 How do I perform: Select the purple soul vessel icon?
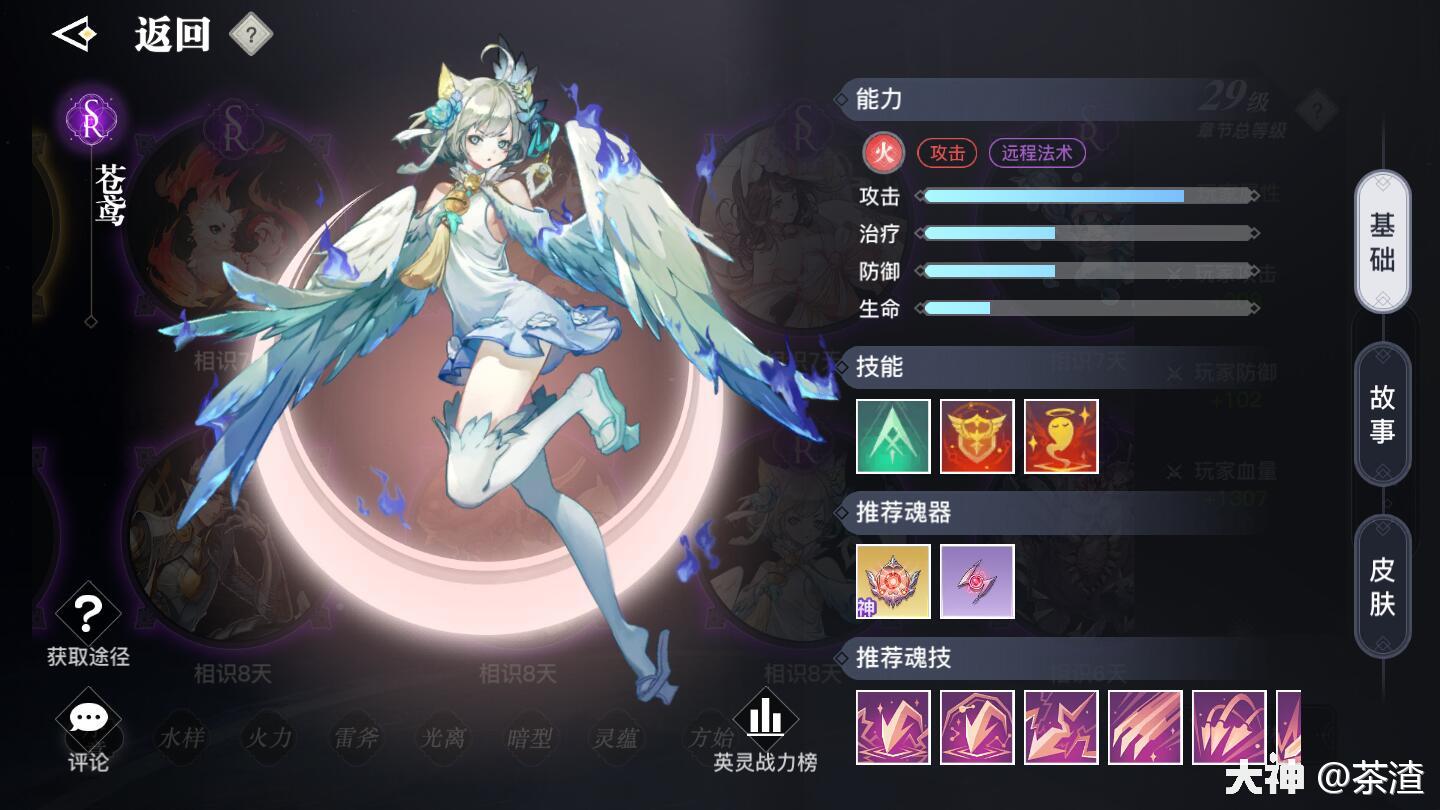tap(976, 581)
